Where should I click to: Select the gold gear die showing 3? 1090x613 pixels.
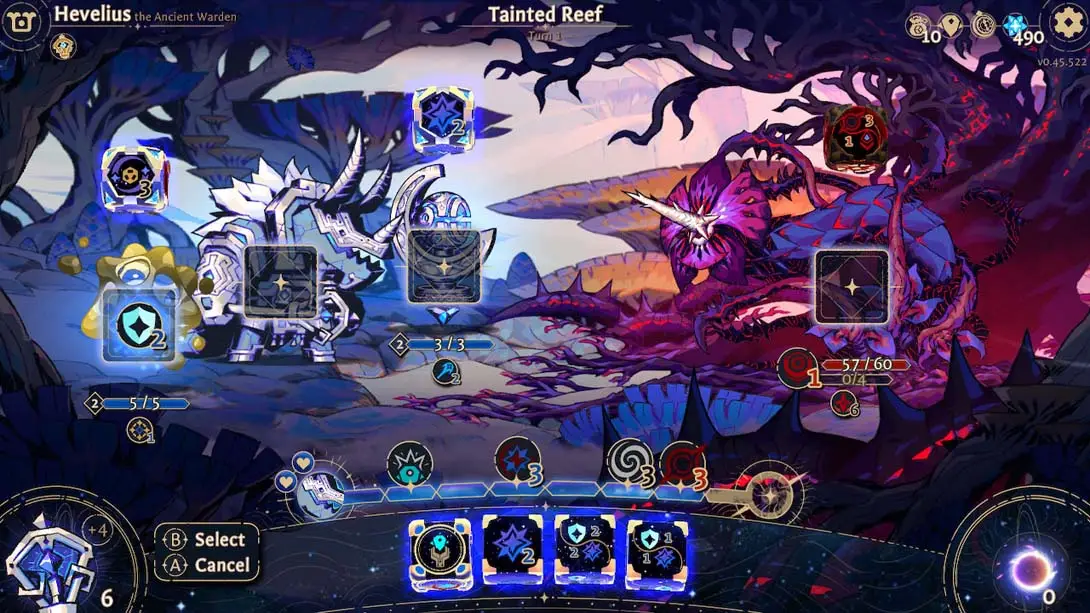tap(133, 178)
